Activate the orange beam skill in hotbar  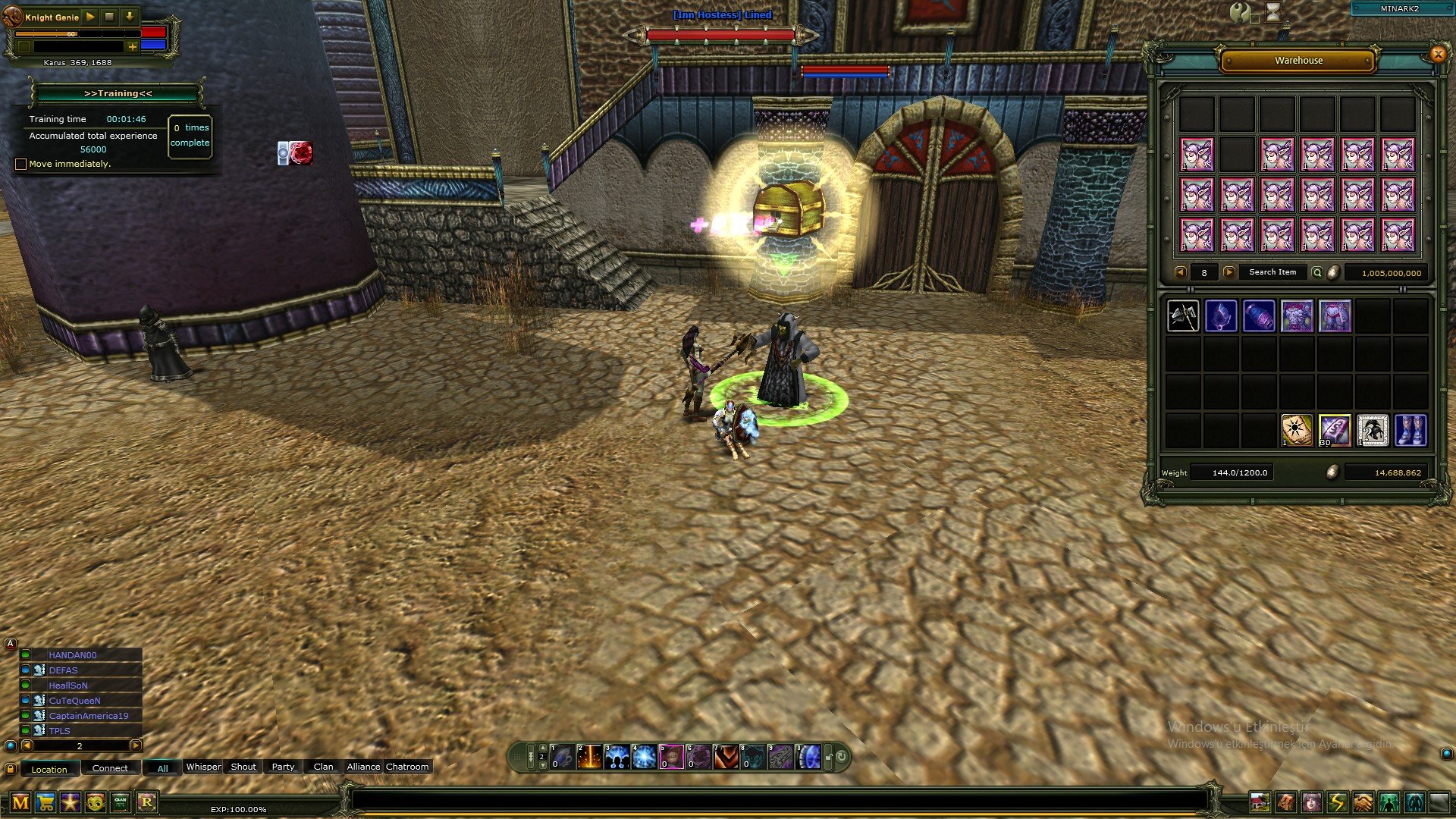pos(589,757)
